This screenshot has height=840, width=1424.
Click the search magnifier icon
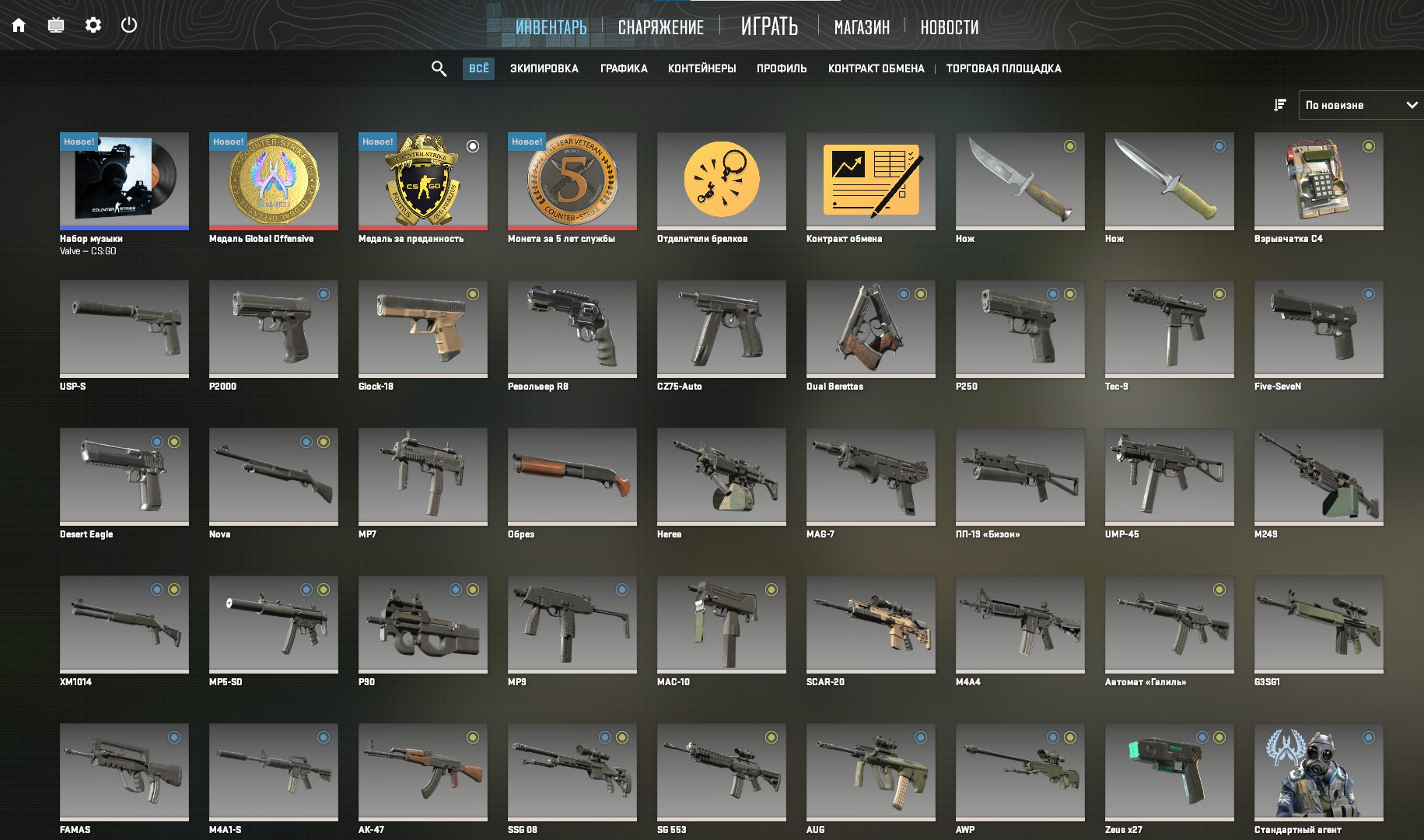point(439,68)
